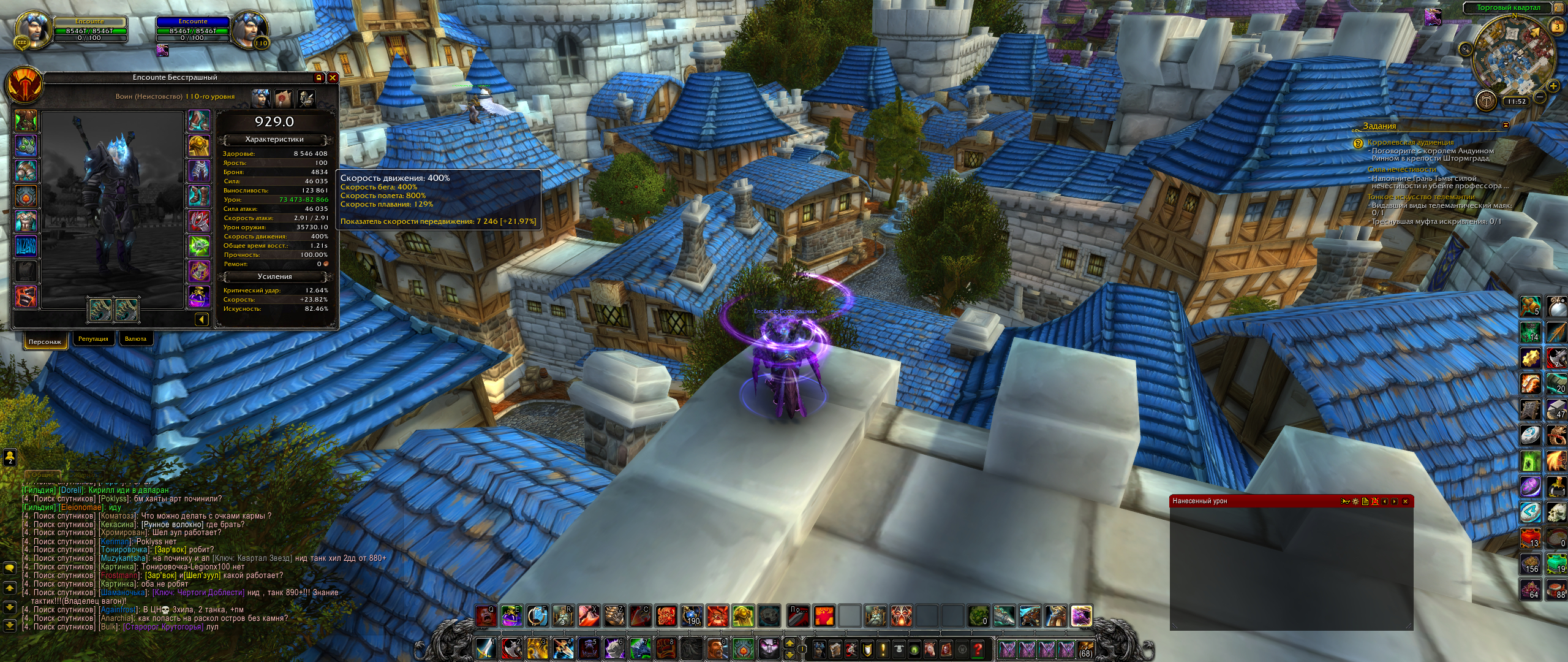Open the Валюта tab
1568x662 pixels.
pyautogui.click(x=135, y=339)
